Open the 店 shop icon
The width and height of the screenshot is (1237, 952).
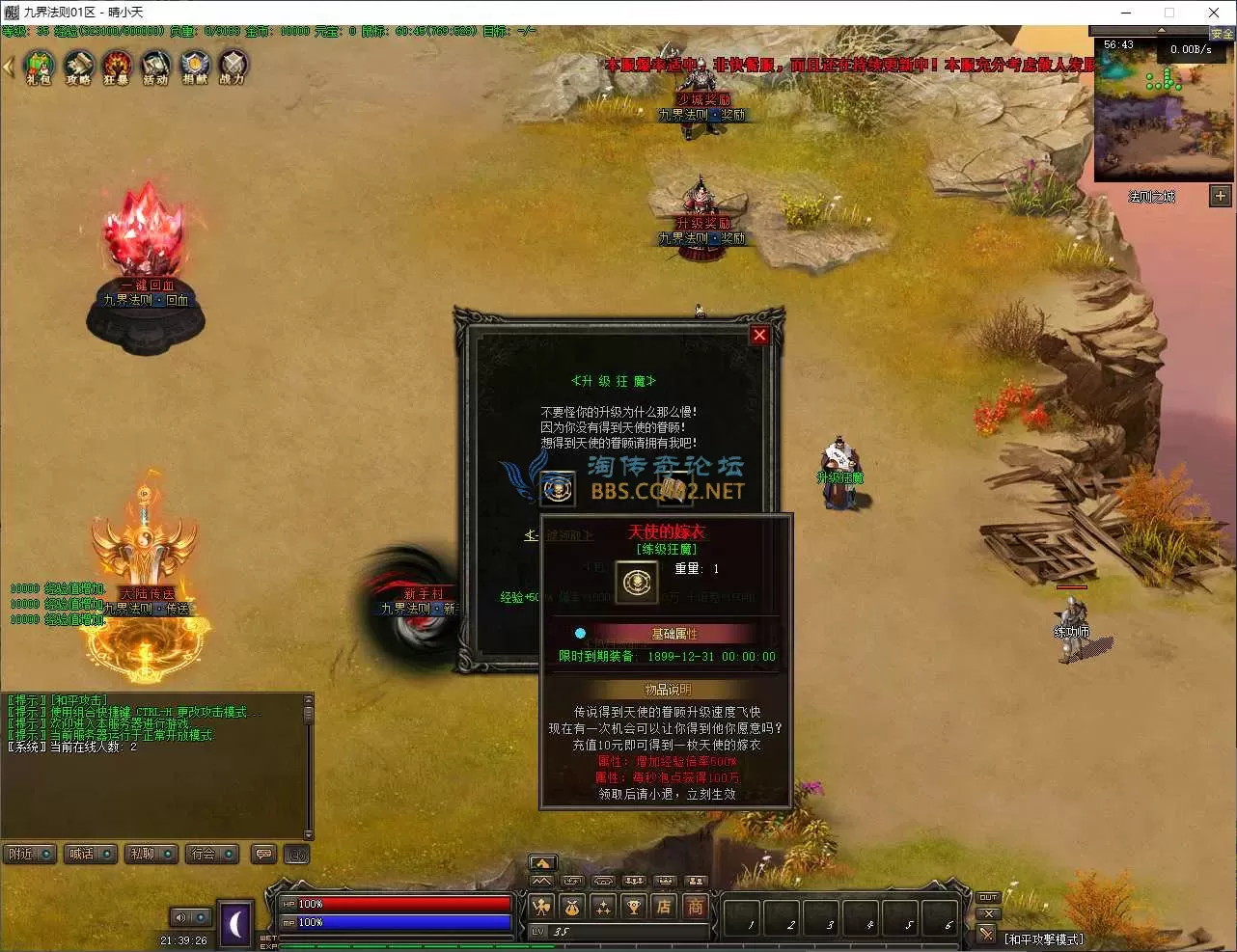pos(664,907)
